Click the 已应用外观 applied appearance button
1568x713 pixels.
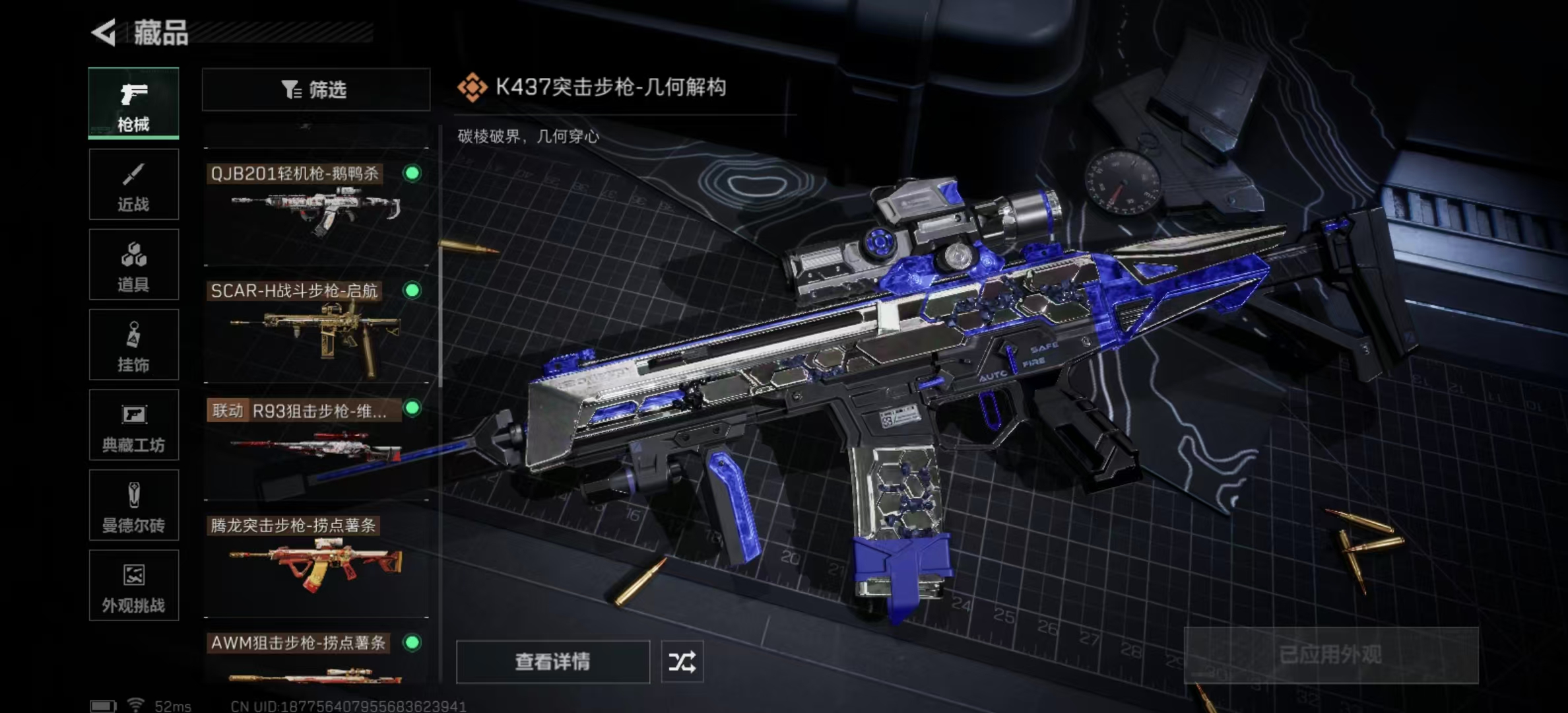1330,655
